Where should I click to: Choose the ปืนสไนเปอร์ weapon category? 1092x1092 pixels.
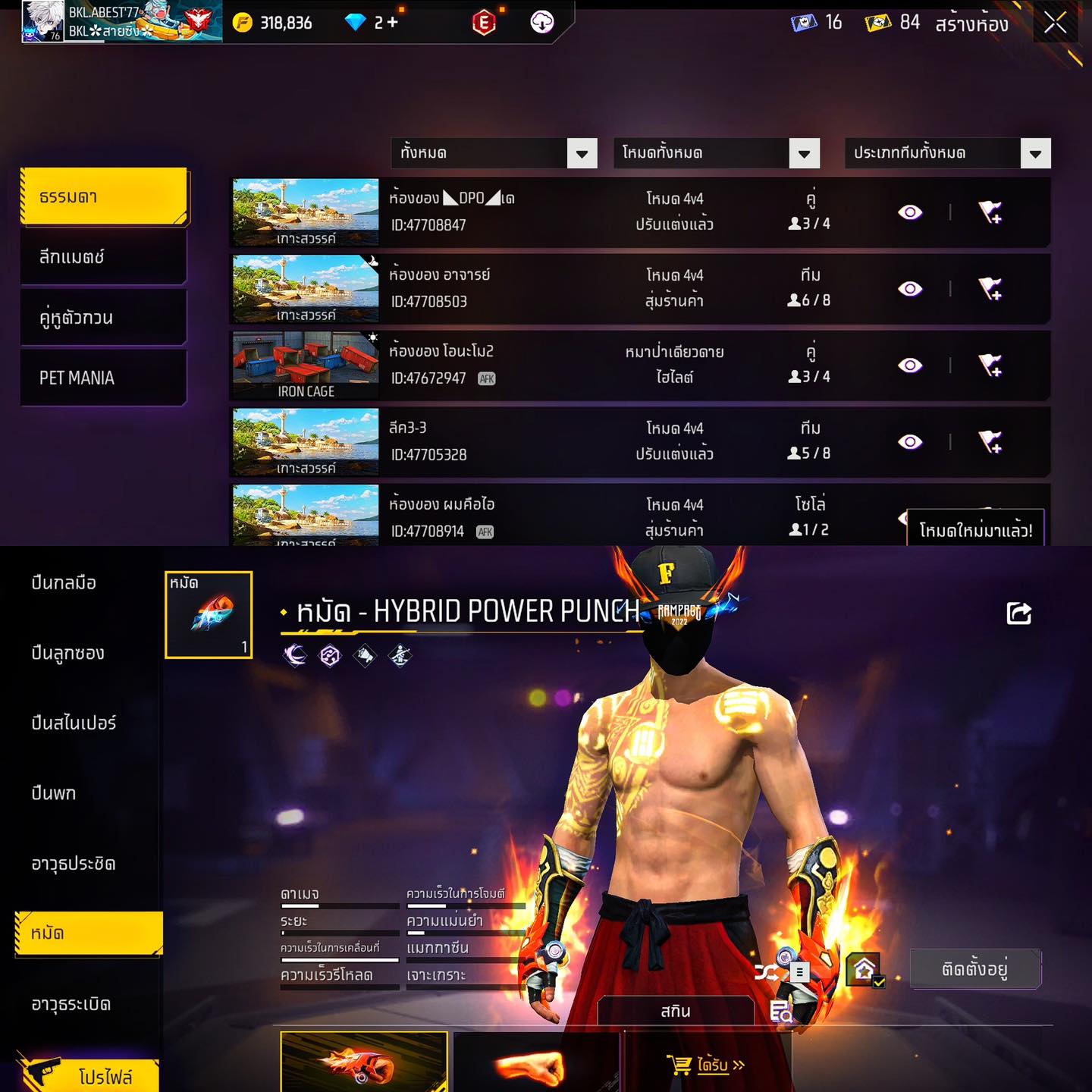[x=74, y=723]
